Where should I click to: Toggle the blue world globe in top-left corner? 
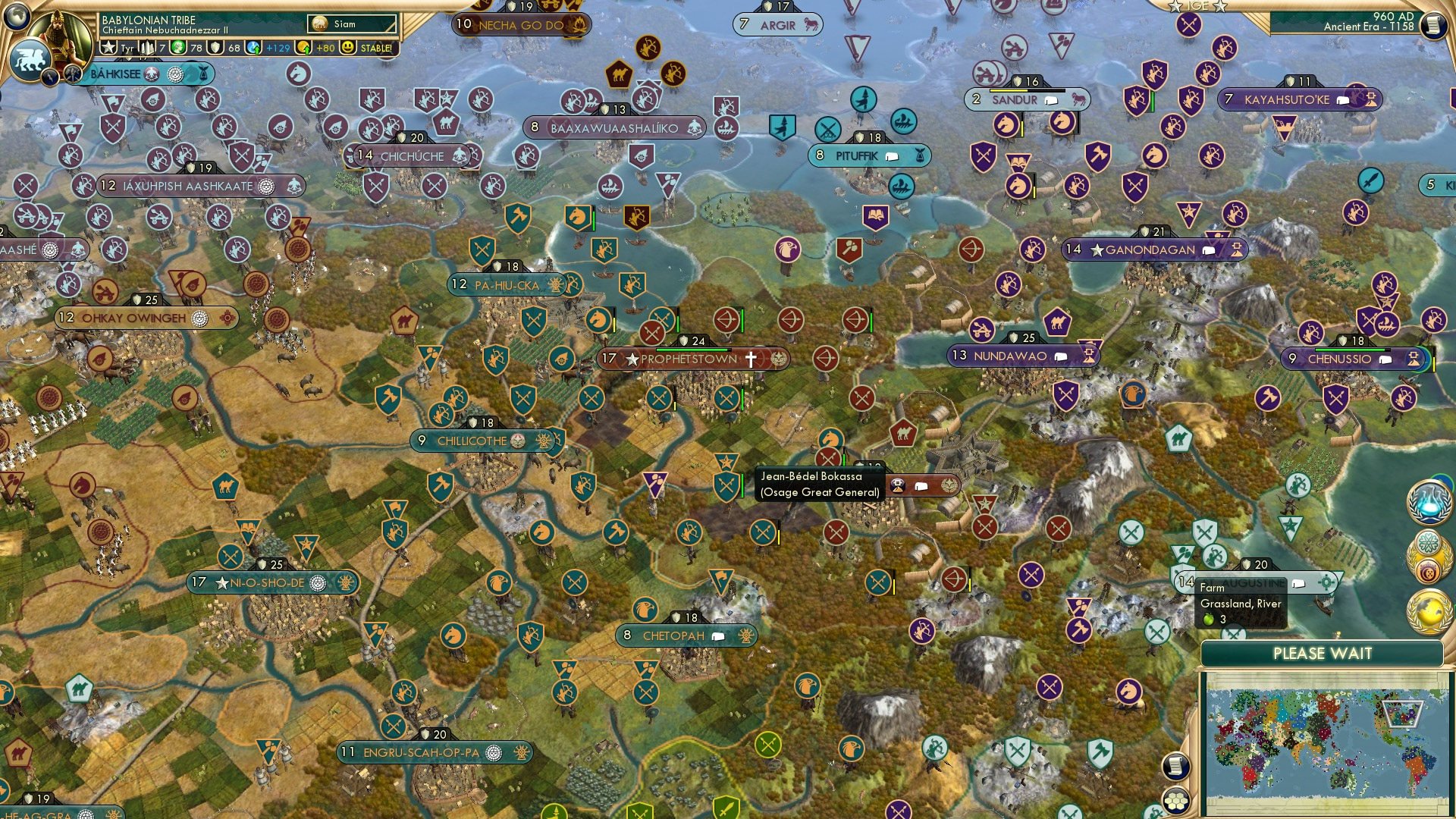(x=15, y=15)
